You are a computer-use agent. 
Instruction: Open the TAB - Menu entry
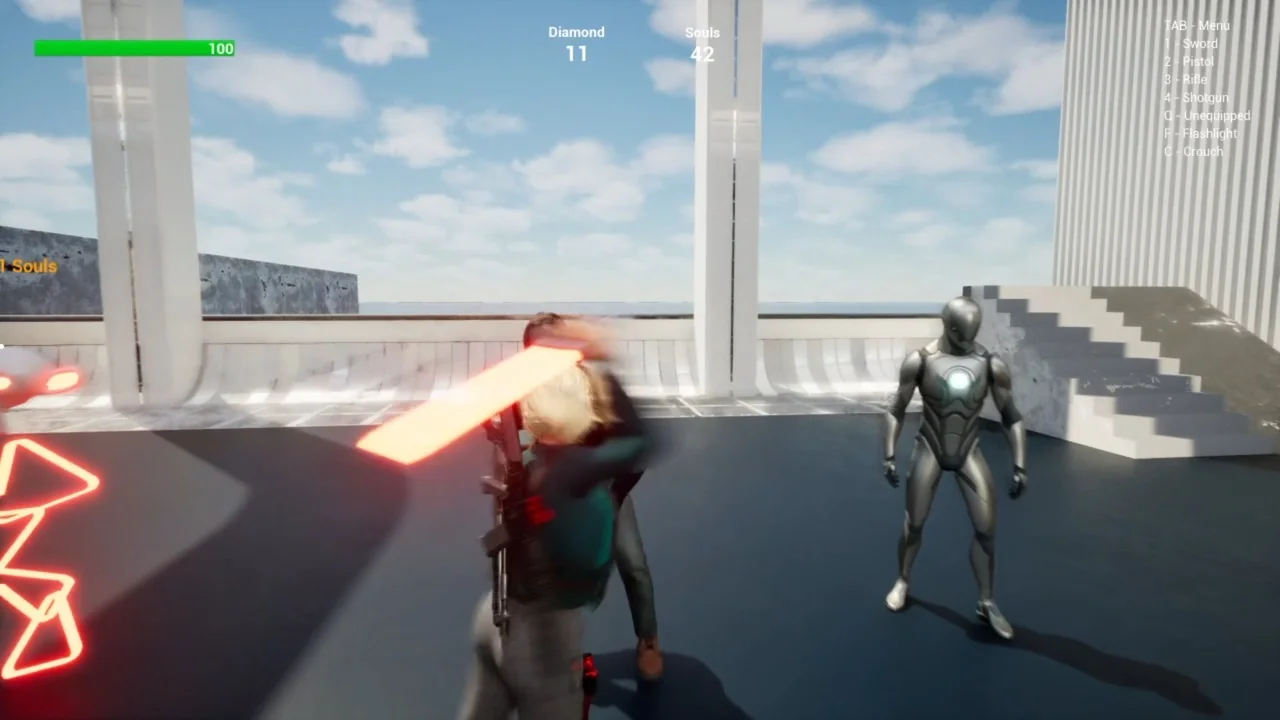pyautogui.click(x=1196, y=25)
